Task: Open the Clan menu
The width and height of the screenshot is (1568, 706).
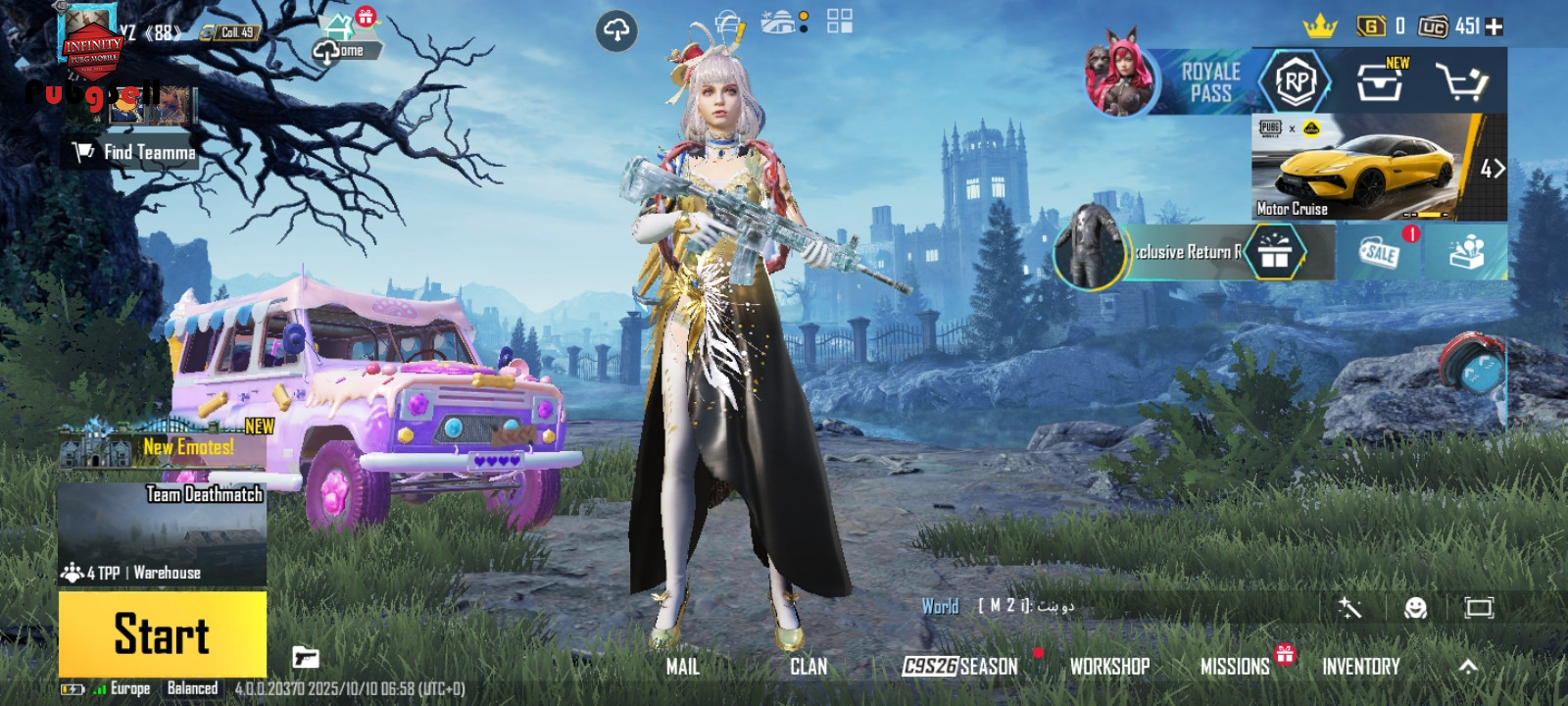Action: [808, 667]
